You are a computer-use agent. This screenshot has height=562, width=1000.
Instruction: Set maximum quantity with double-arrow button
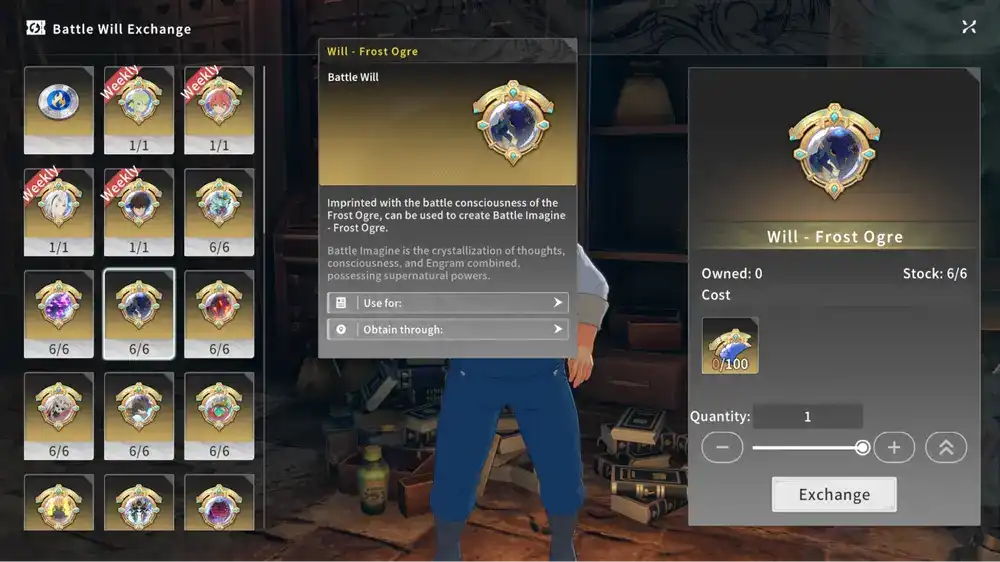[946, 447]
